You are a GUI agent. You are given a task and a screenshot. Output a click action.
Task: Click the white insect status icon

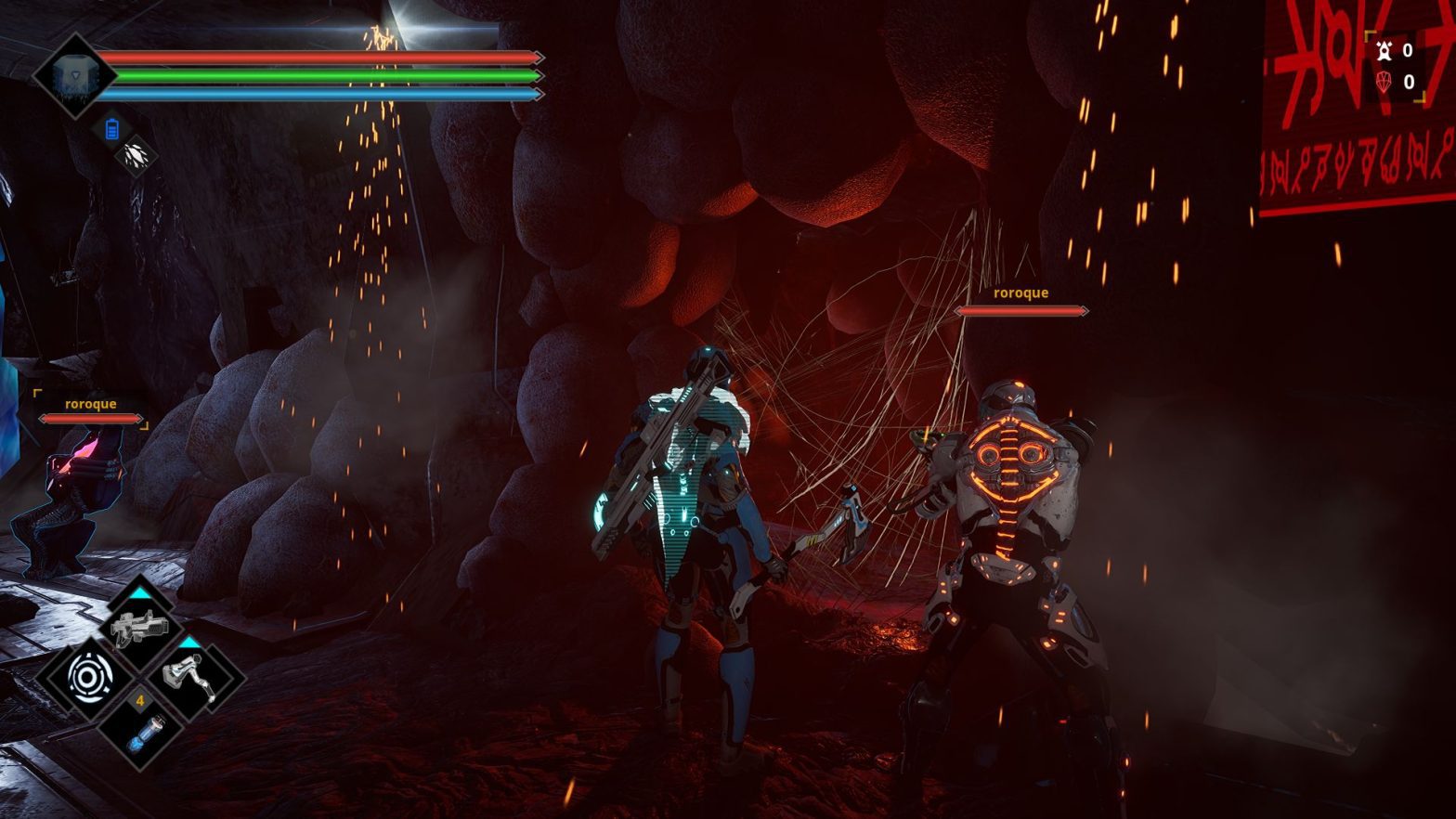(136, 156)
